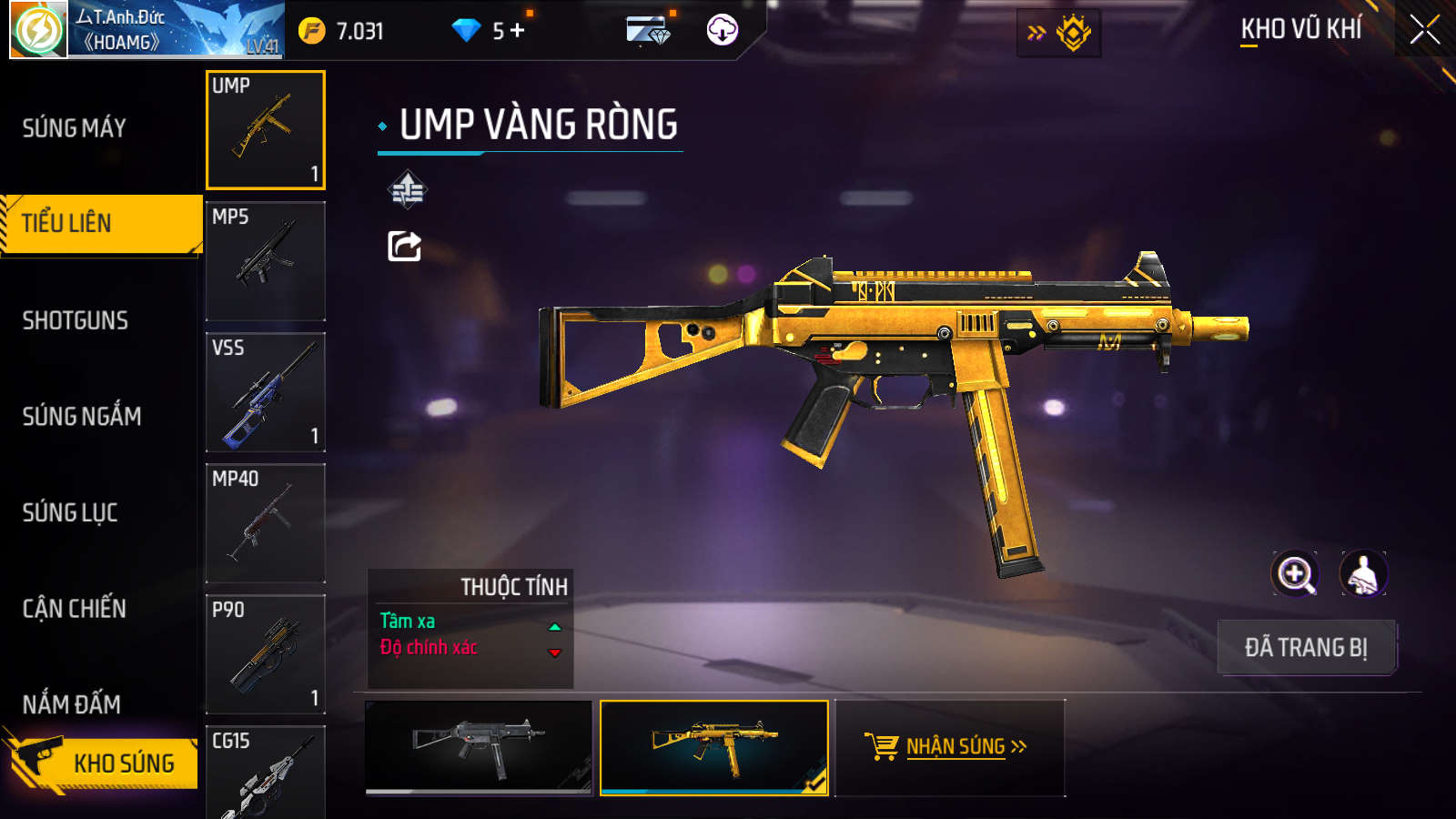This screenshot has width=1456, height=819.
Task: Switch to the Súng Máy category
Action: point(75,128)
